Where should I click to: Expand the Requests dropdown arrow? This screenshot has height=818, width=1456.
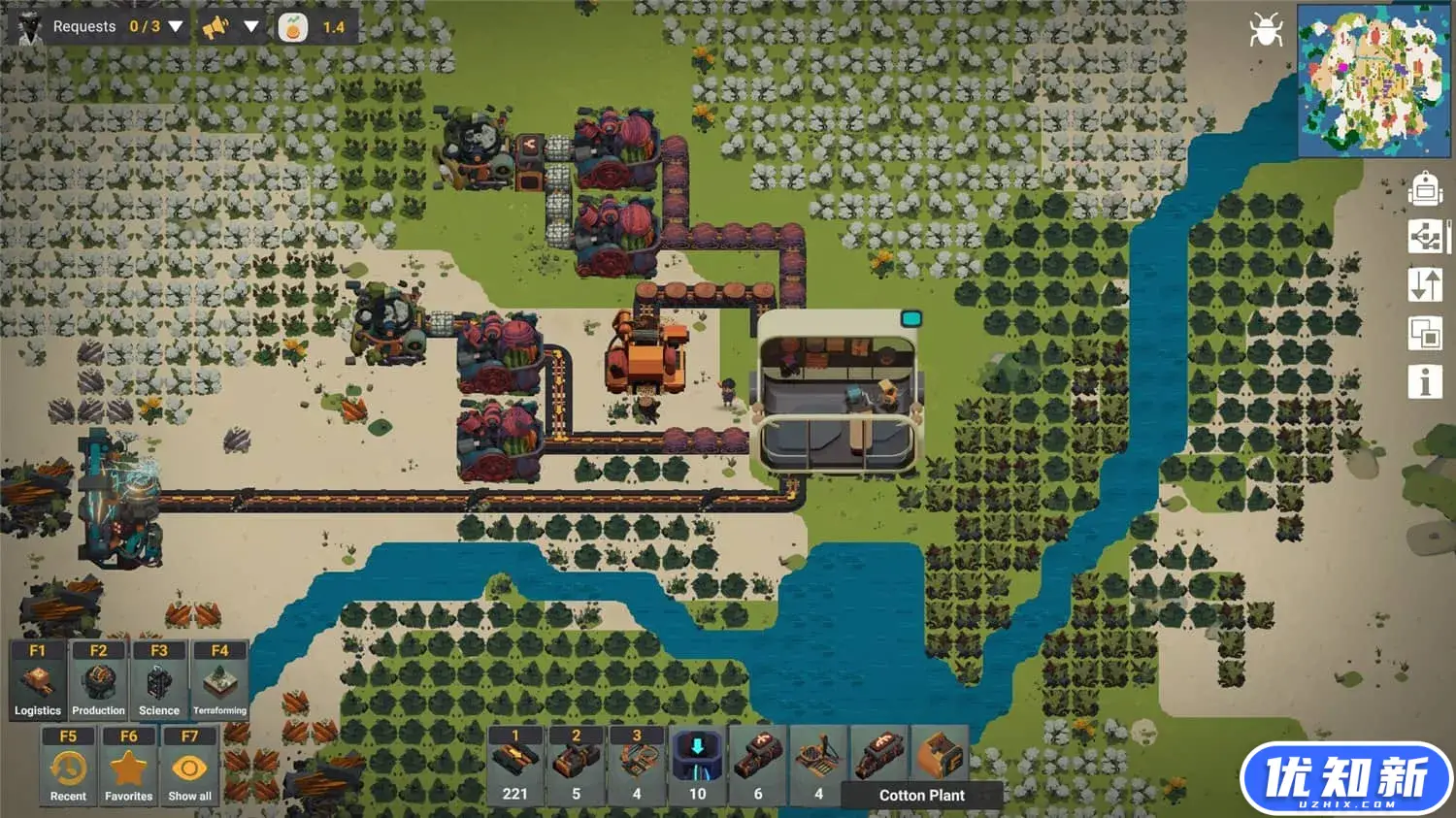click(x=176, y=26)
